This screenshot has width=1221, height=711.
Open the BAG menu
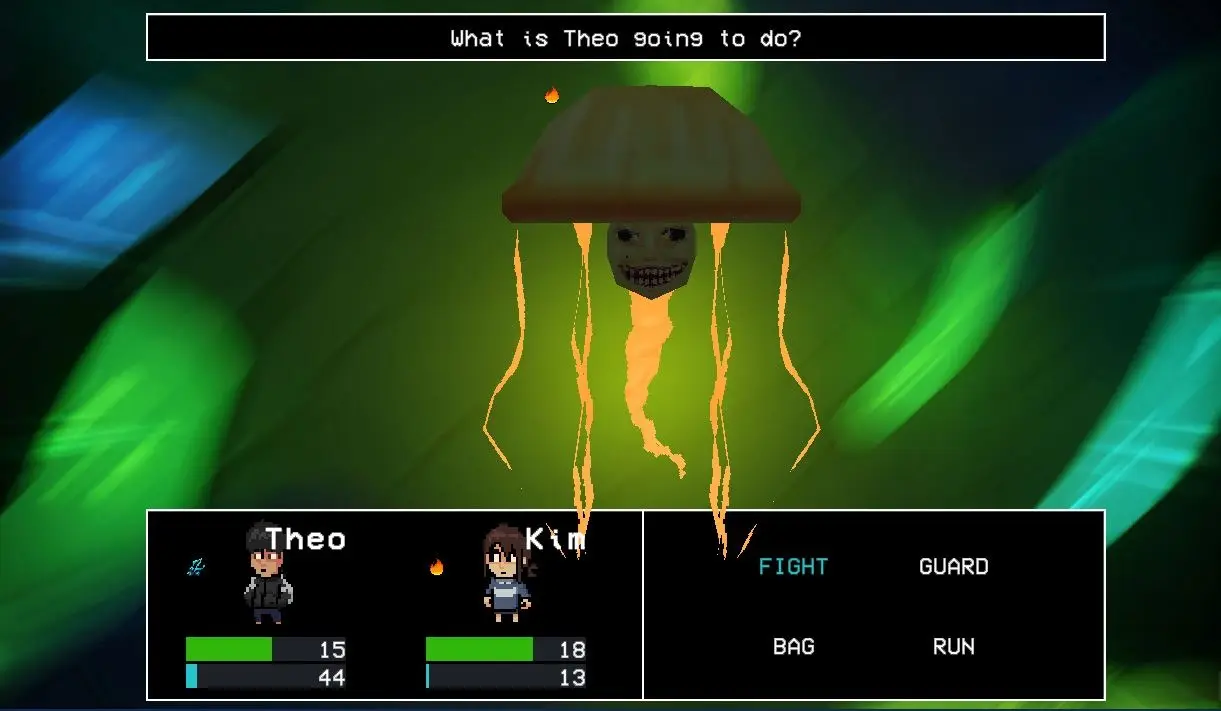coord(793,647)
